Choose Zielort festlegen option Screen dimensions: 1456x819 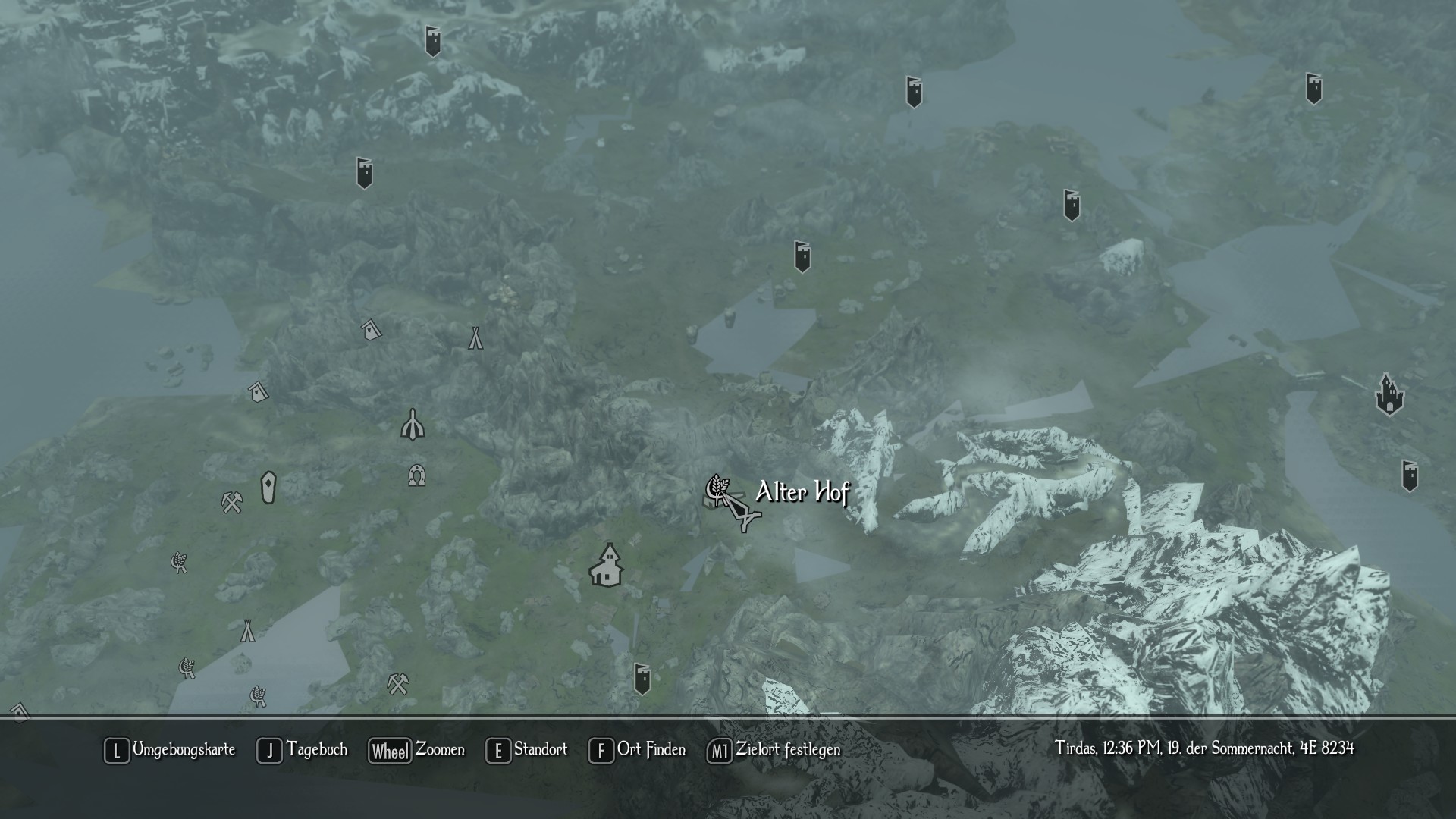774,750
